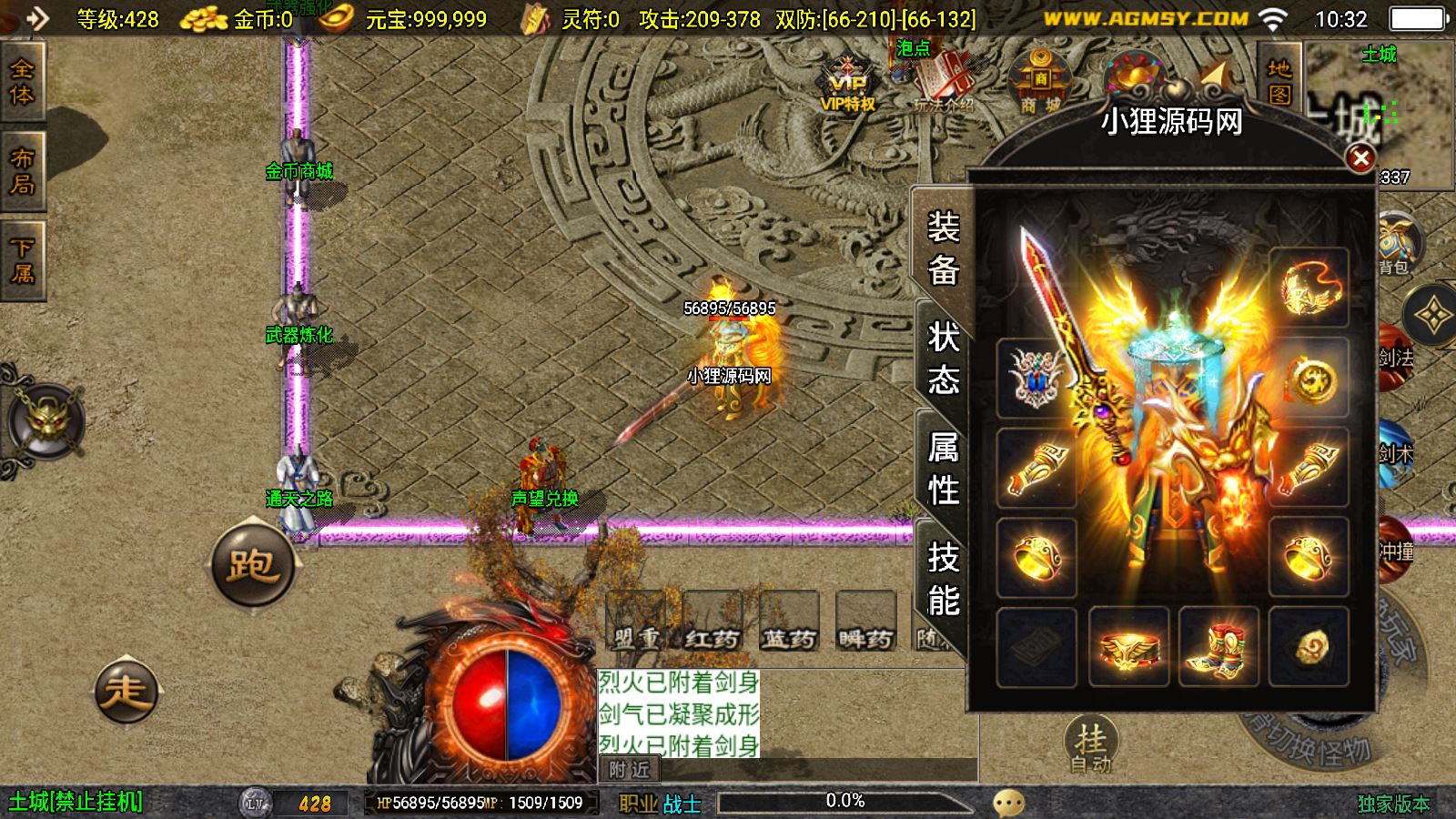Choose the silver helmet equipment slot
This screenshot has width=1456, height=819.
1036,377
